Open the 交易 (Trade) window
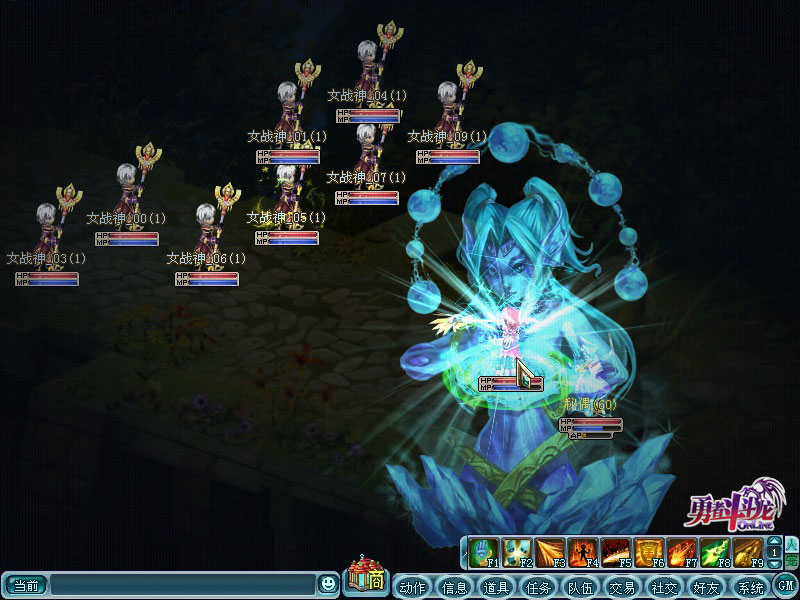Image resolution: width=800 pixels, height=600 pixels. point(623,587)
